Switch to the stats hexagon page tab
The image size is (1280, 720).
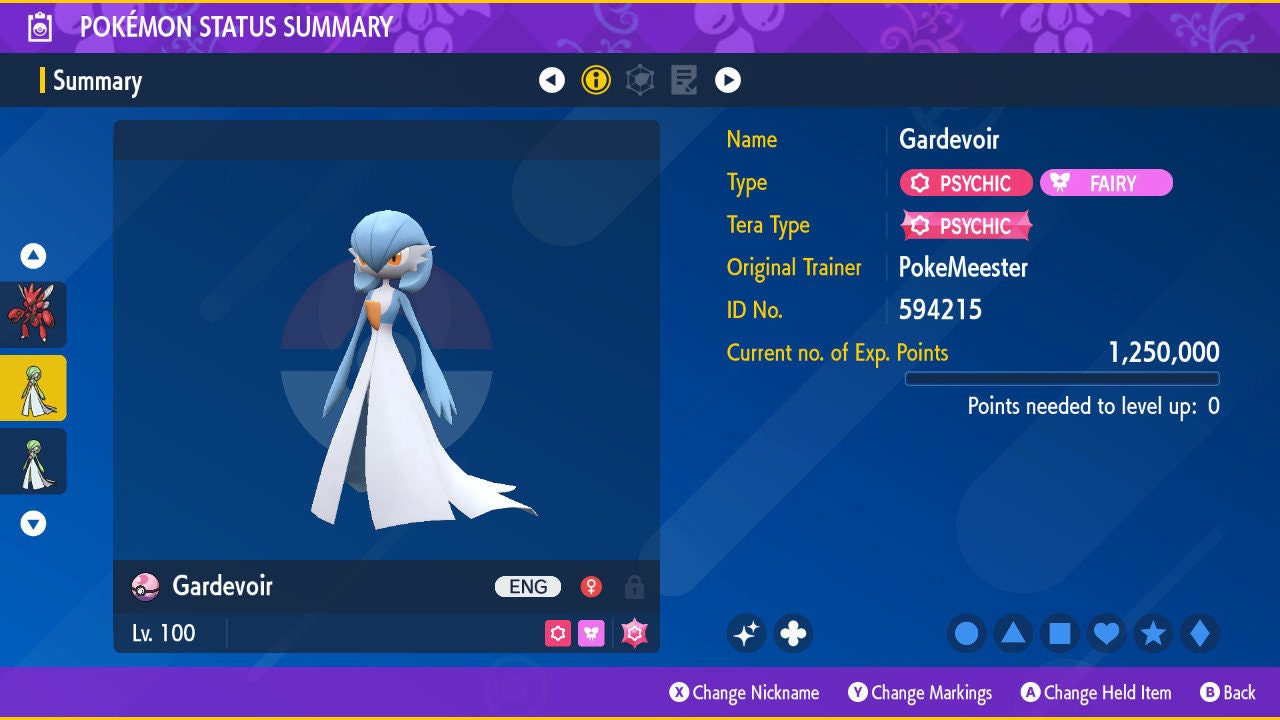(640, 80)
